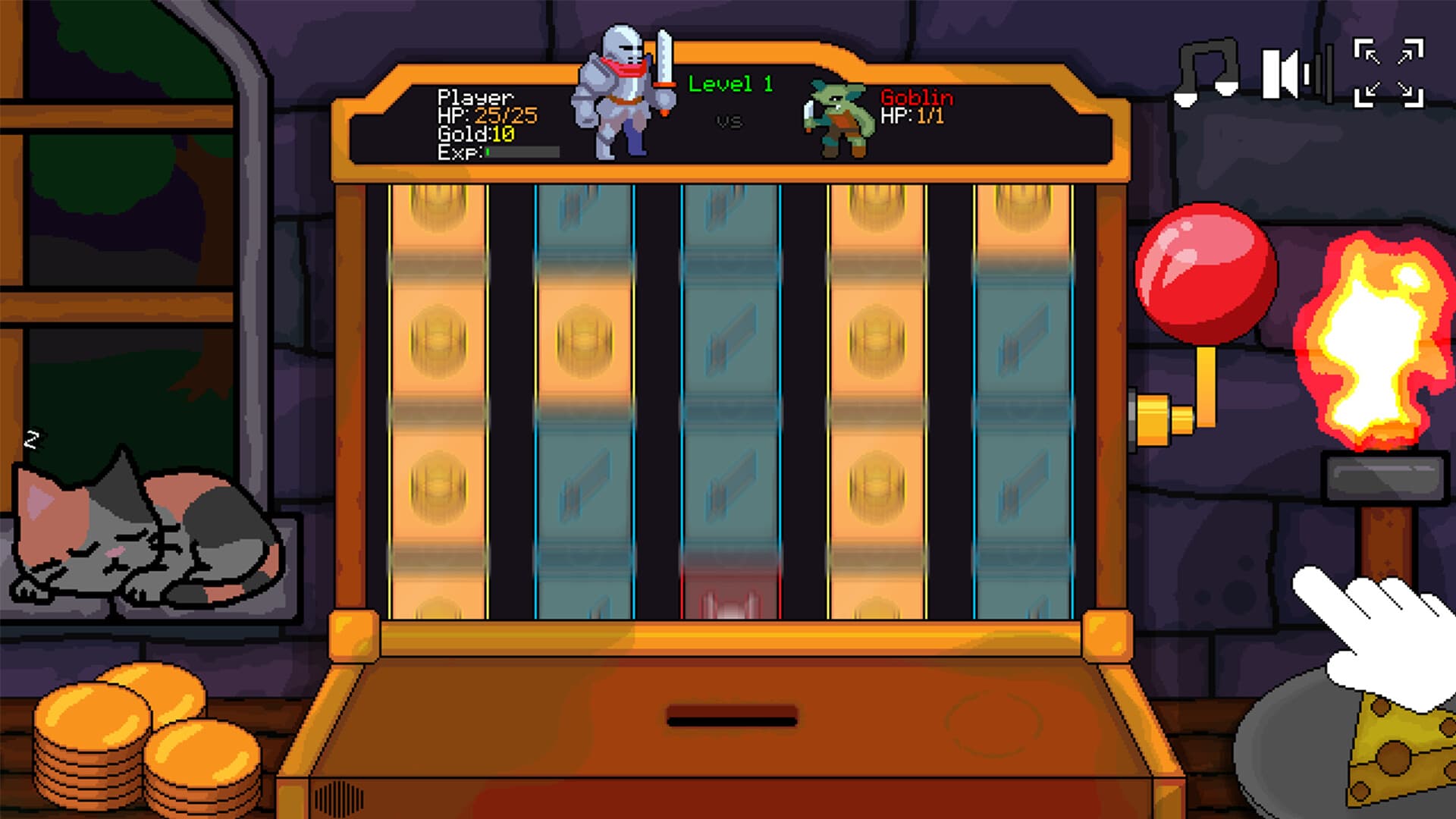This screenshot has height=819, width=1456.
Task: Click the fullscreen expand icon
Action: click(x=1388, y=72)
